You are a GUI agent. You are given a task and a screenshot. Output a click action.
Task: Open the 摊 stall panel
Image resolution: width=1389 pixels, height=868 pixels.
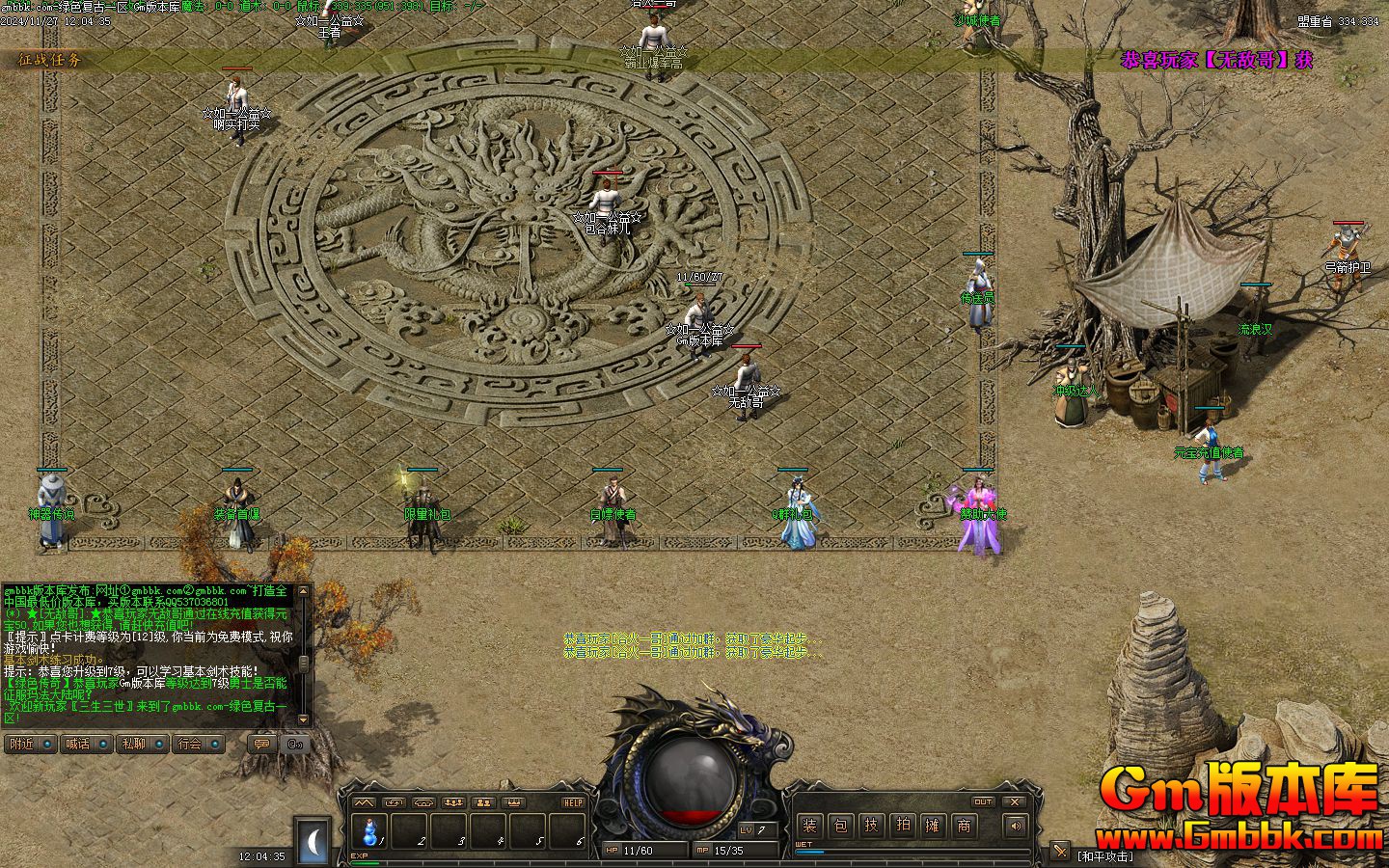933,826
